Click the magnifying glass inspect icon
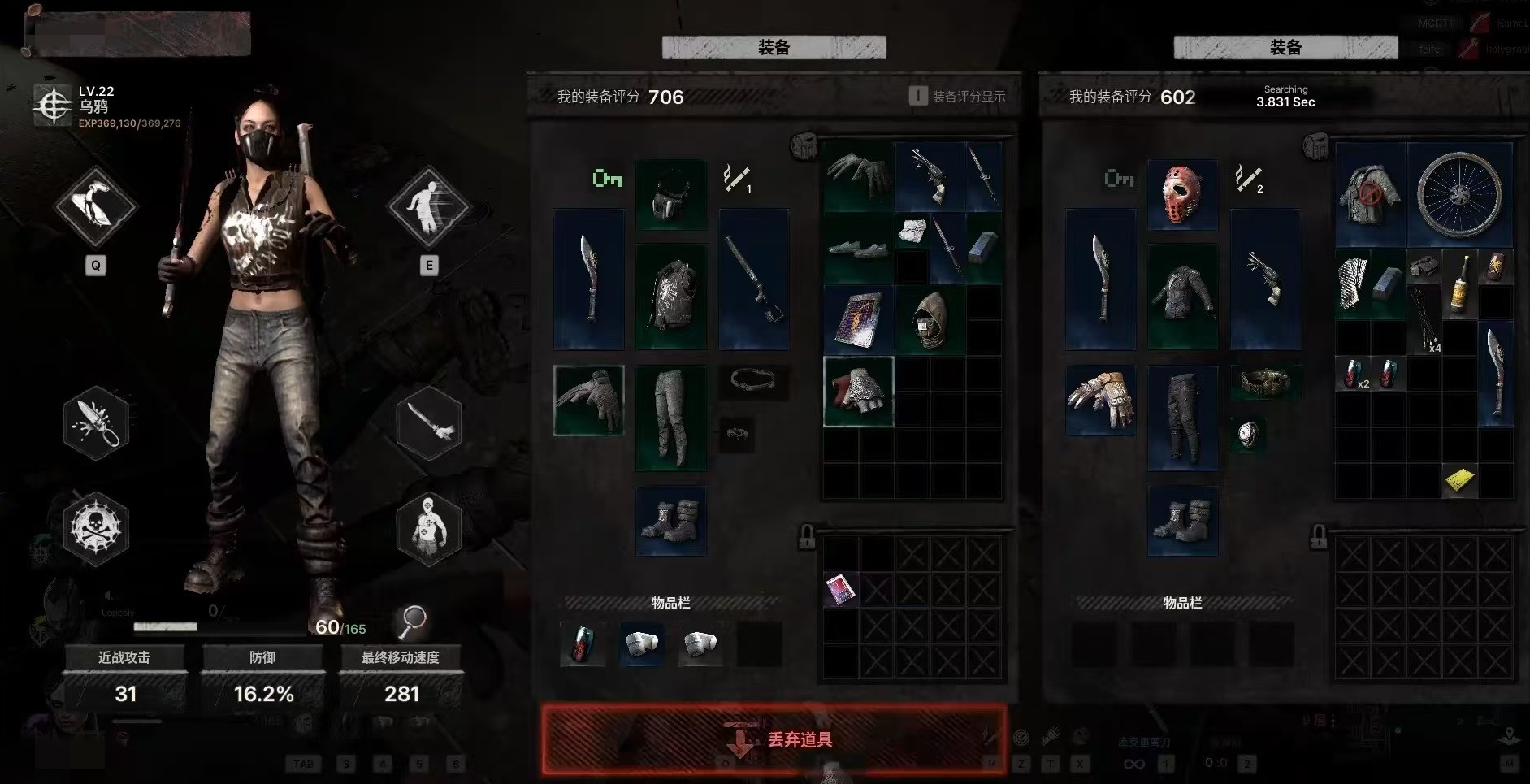Image resolution: width=1530 pixels, height=784 pixels. (x=412, y=622)
